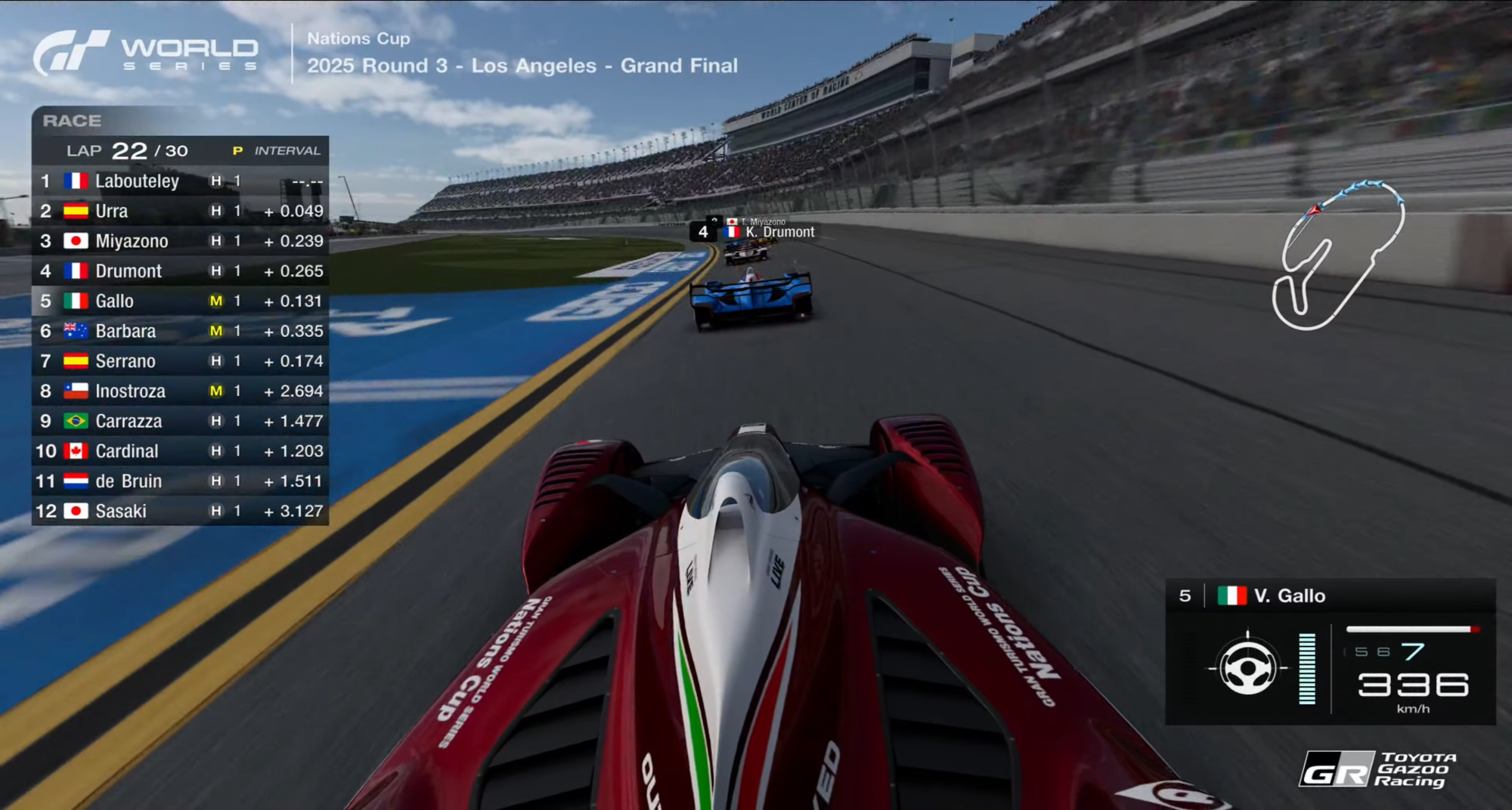Viewport: 1512px width, 810px height.
Task: Select Barbara in the race standings
Action: coord(180,331)
